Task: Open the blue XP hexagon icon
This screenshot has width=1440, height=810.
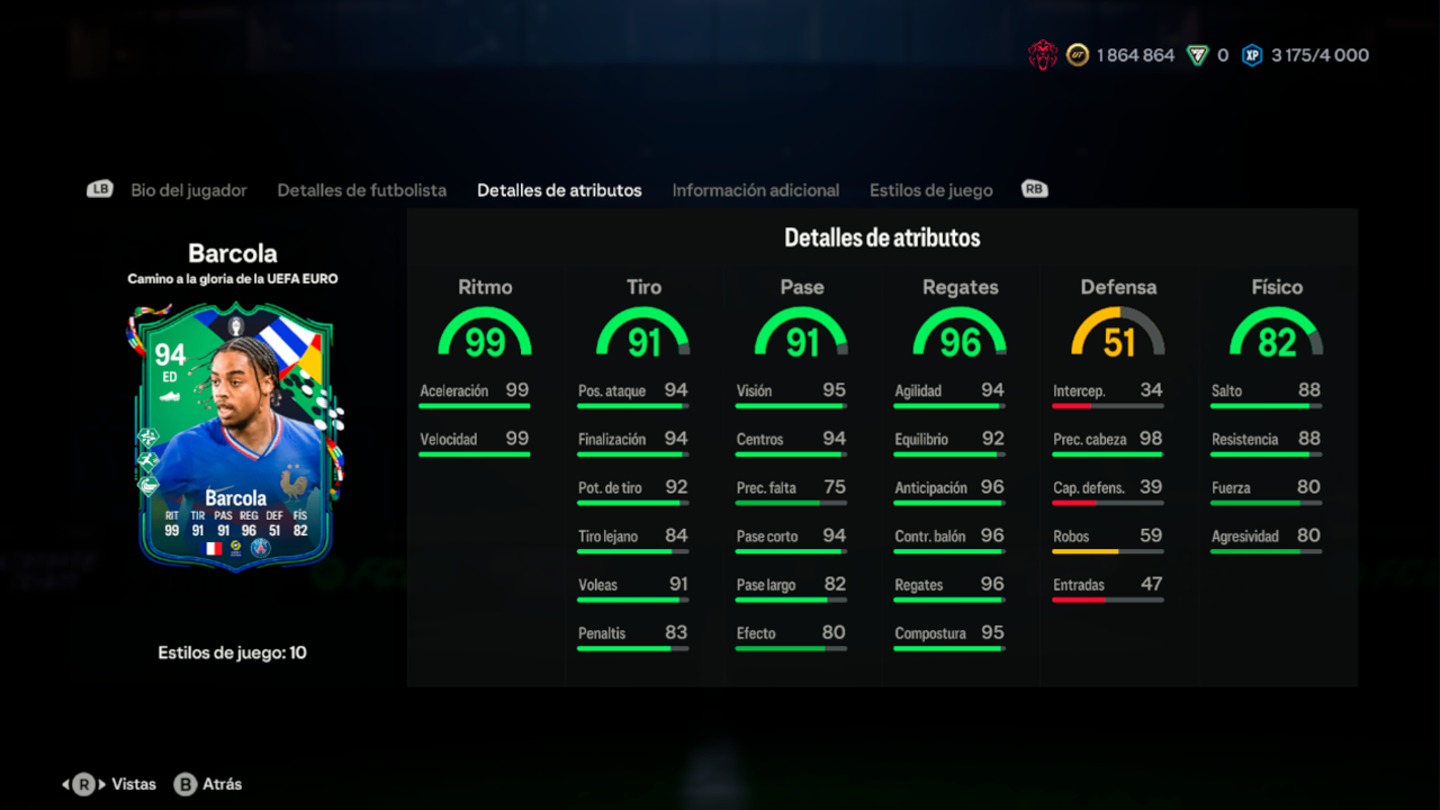Action: (1253, 55)
